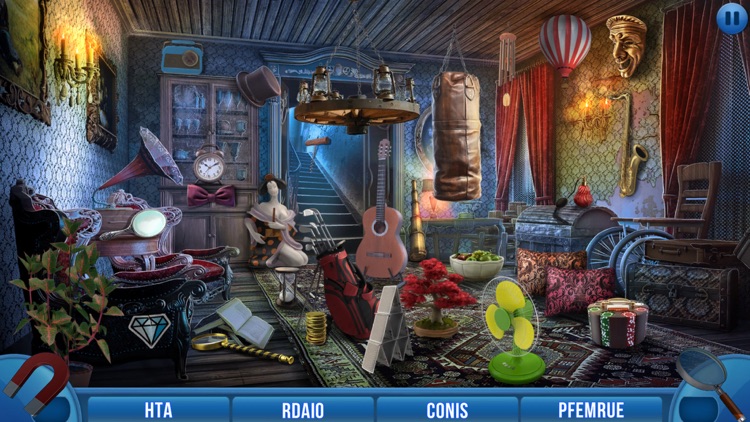Pause the game with the blue button
The height and width of the screenshot is (422, 750).
point(731,17)
